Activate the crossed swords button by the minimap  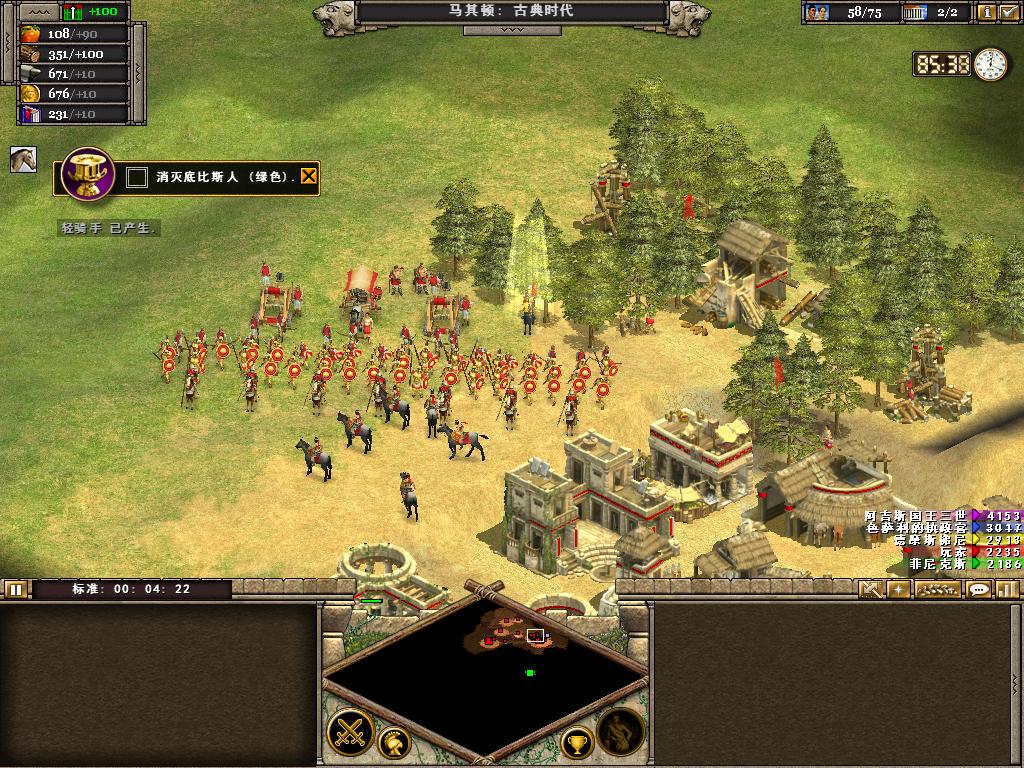point(351,731)
